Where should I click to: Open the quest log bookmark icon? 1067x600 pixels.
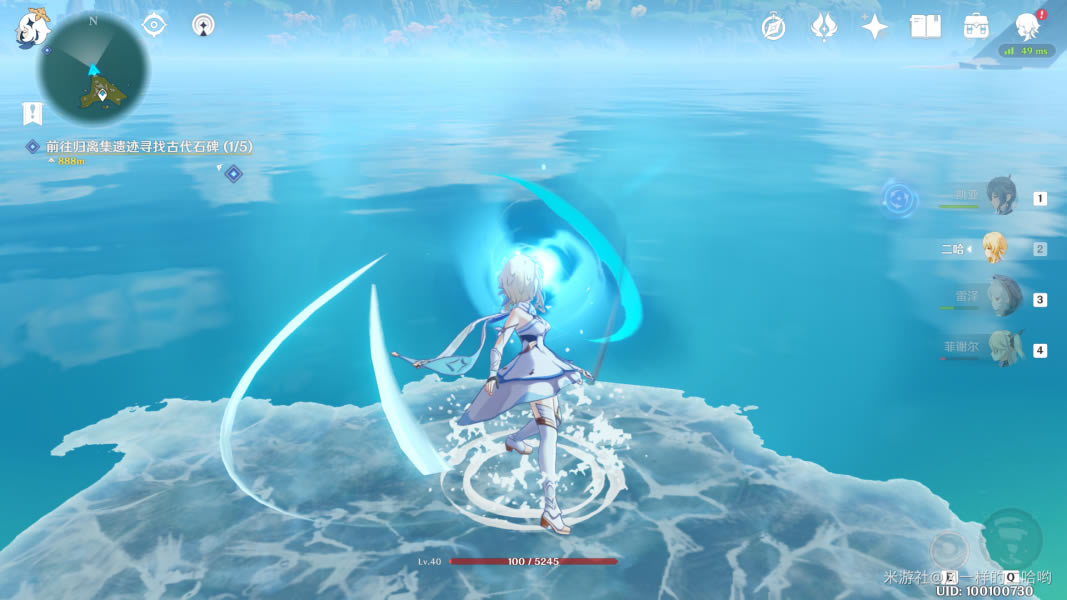tap(33, 113)
